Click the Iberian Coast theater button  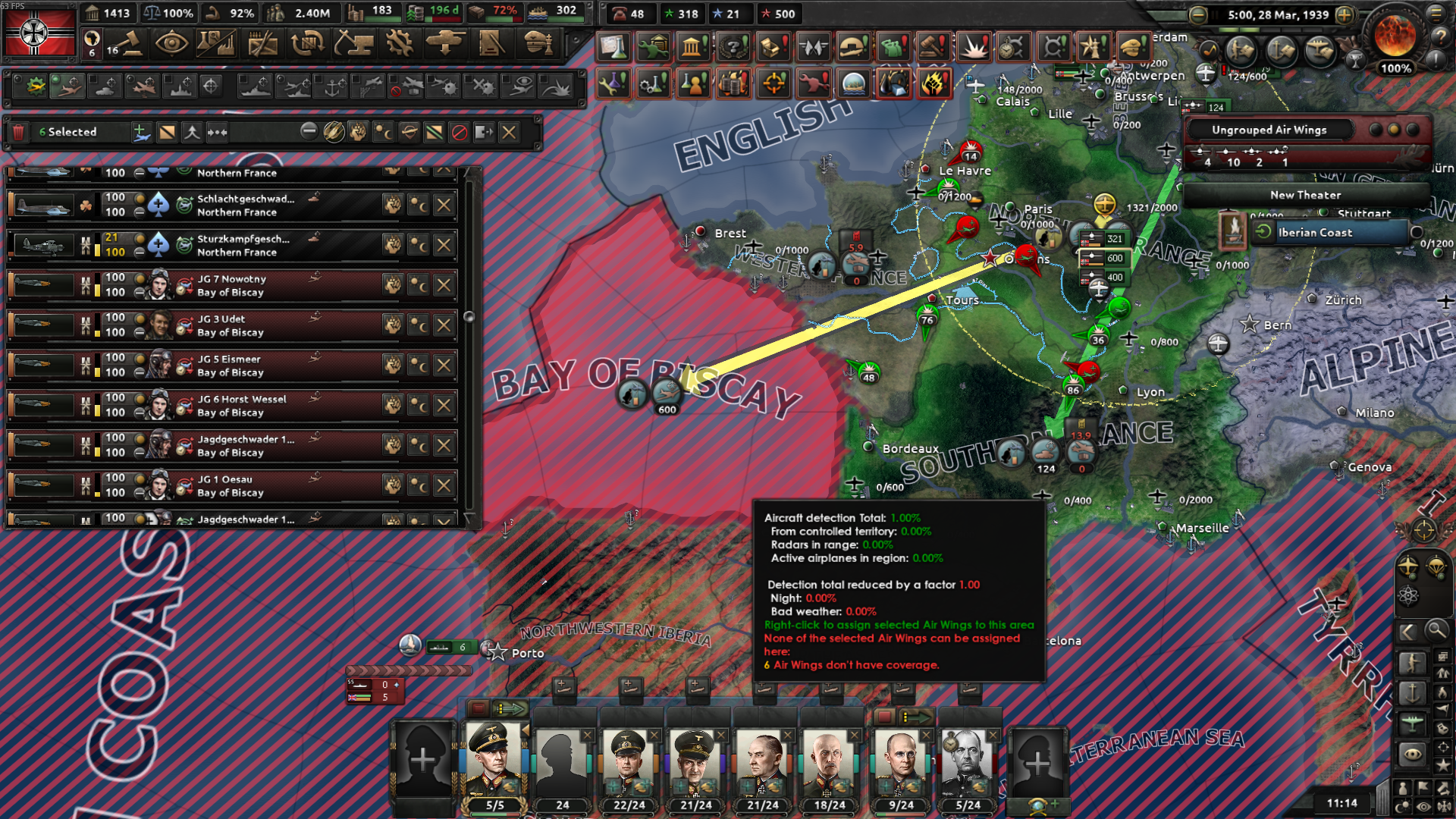(1333, 233)
